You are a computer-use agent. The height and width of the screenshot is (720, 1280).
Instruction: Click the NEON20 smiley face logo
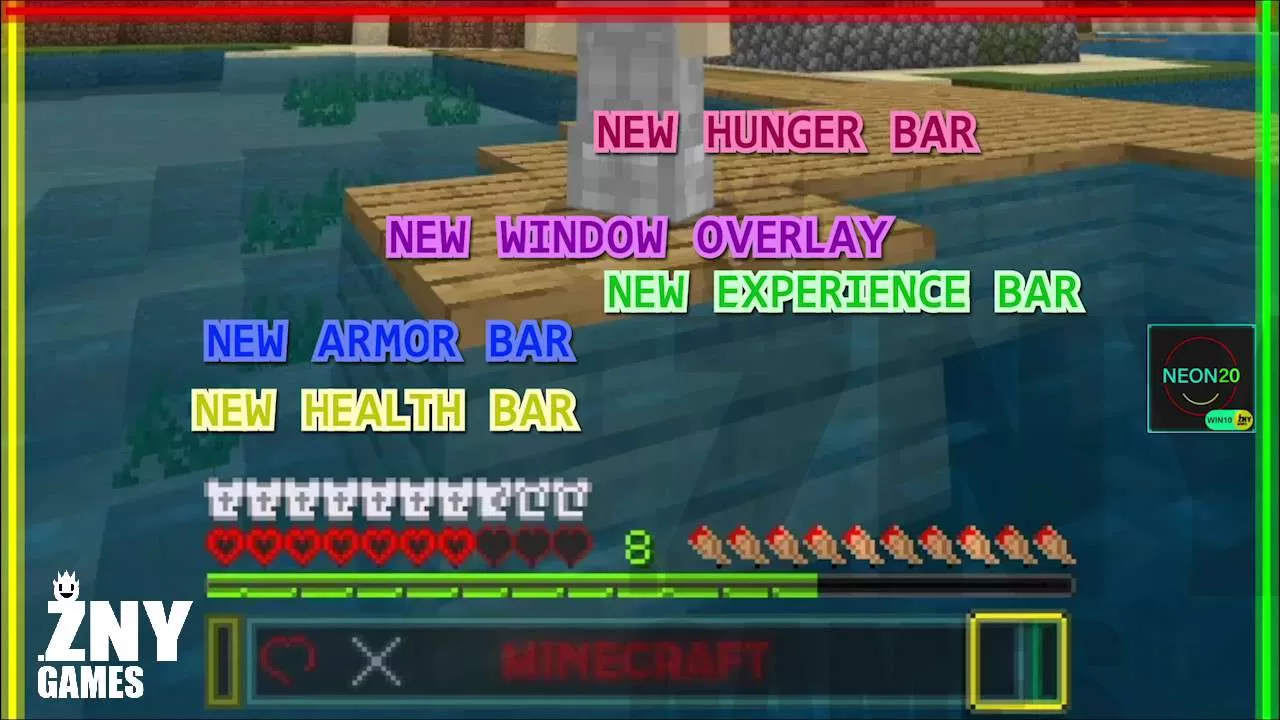pyautogui.click(x=1200, y=378)
